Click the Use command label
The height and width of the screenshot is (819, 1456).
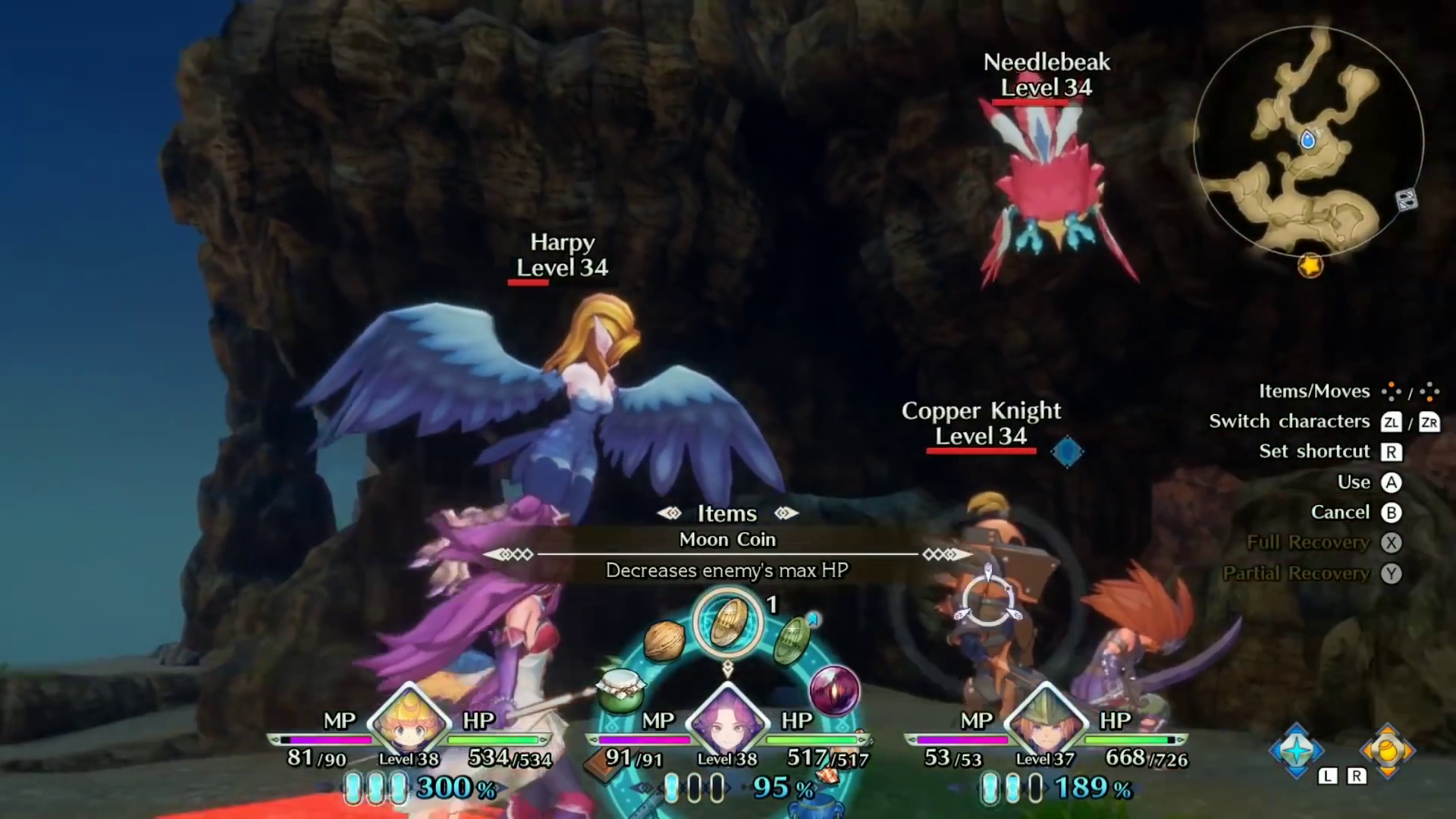tap(1354, 482)
